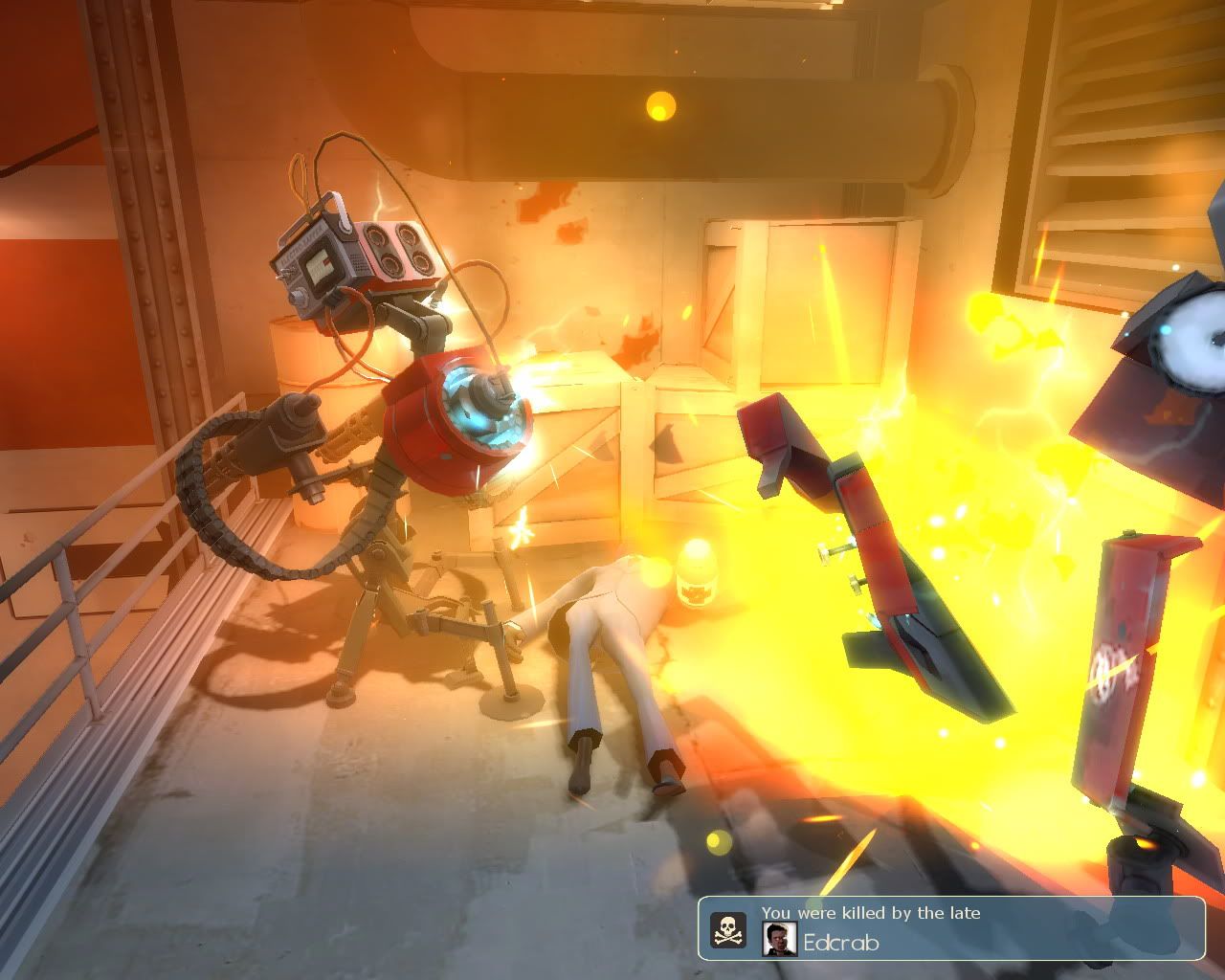Image resolution: width=1225 pixels, height=980 pixels.
Task: Click Edcrab's player avatar portrait
Action: [x=780, y=939]
